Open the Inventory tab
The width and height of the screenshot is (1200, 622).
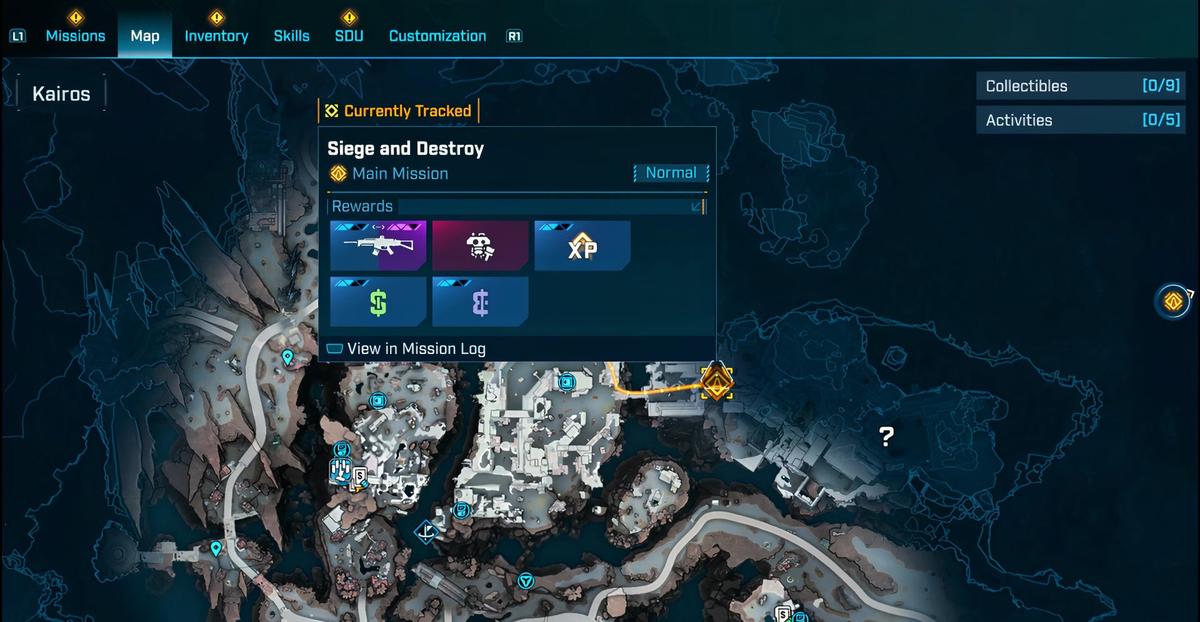(216, 36)
